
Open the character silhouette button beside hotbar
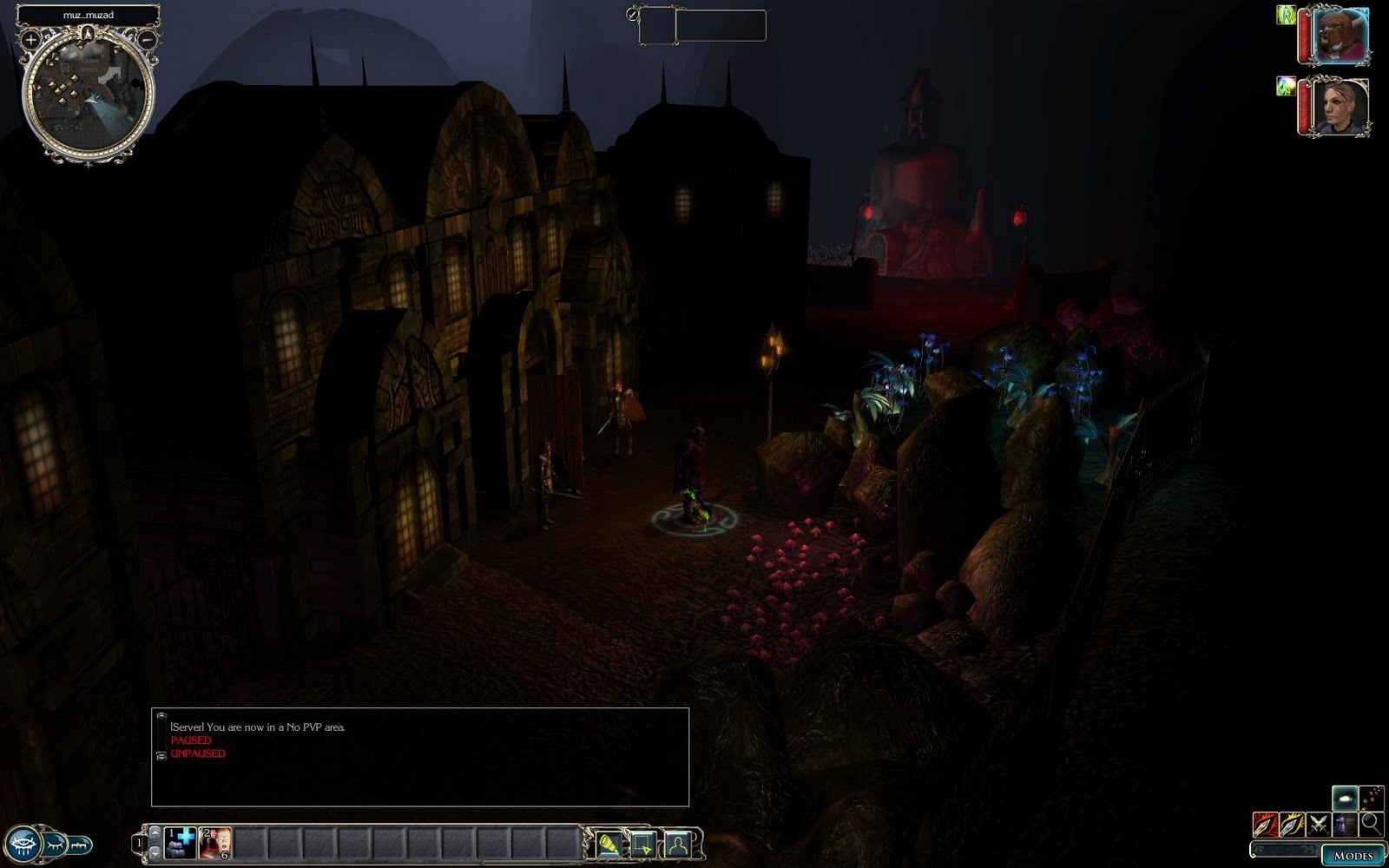pos(678,843)
